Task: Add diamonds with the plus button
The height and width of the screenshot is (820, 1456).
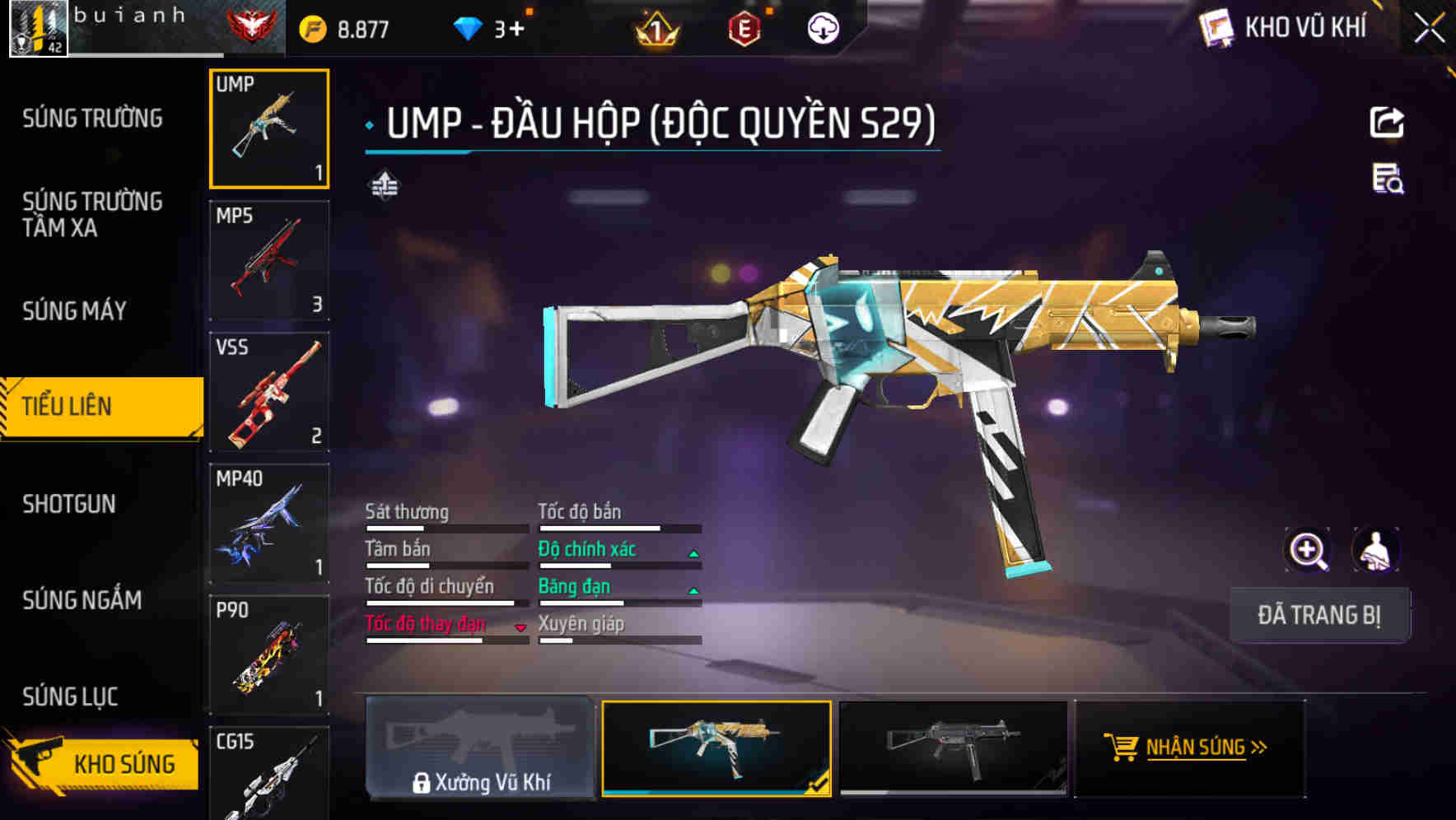Action: tap(516, 30)
